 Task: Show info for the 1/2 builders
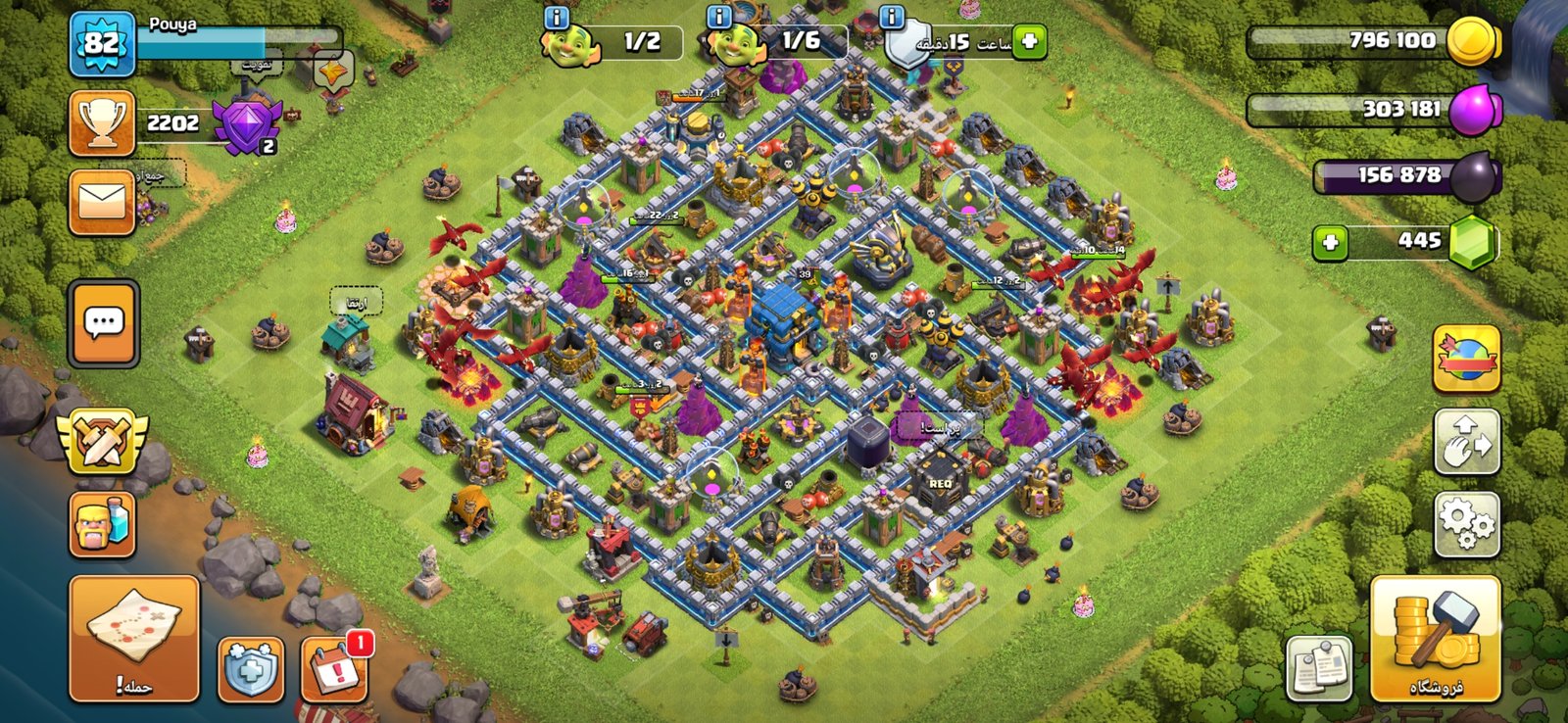(x=557, y=17)
